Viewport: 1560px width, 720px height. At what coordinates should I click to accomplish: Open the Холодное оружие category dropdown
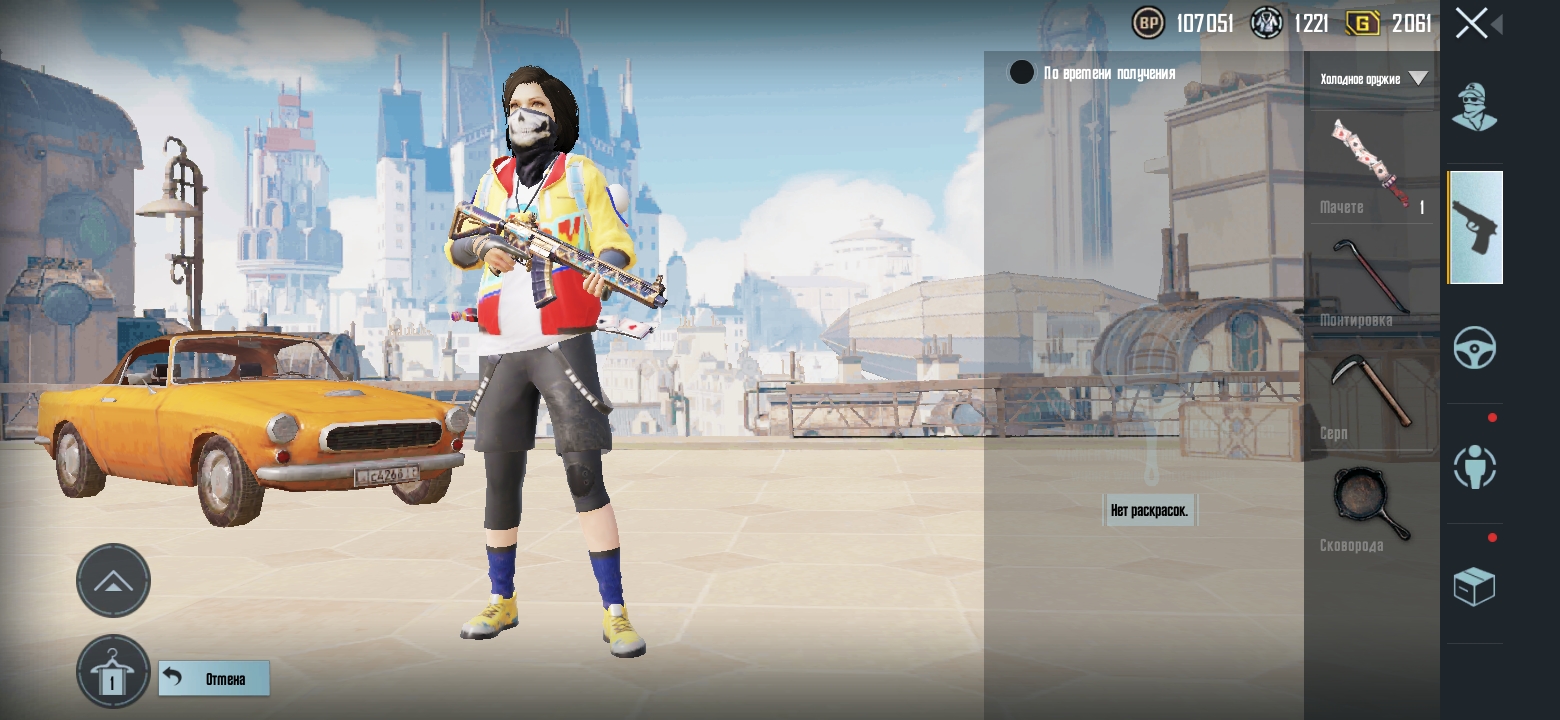1373,78
